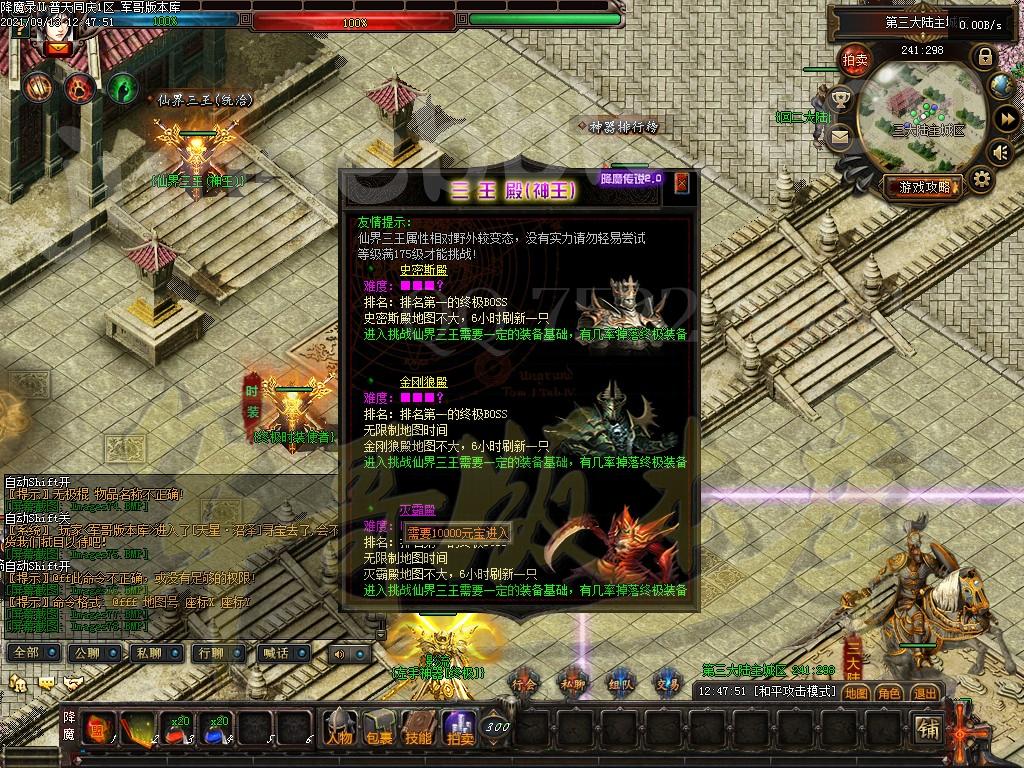Switch chat to the 私聊 channel
The height and width of the screenshot is (768, 1024).
coord(147,653)
